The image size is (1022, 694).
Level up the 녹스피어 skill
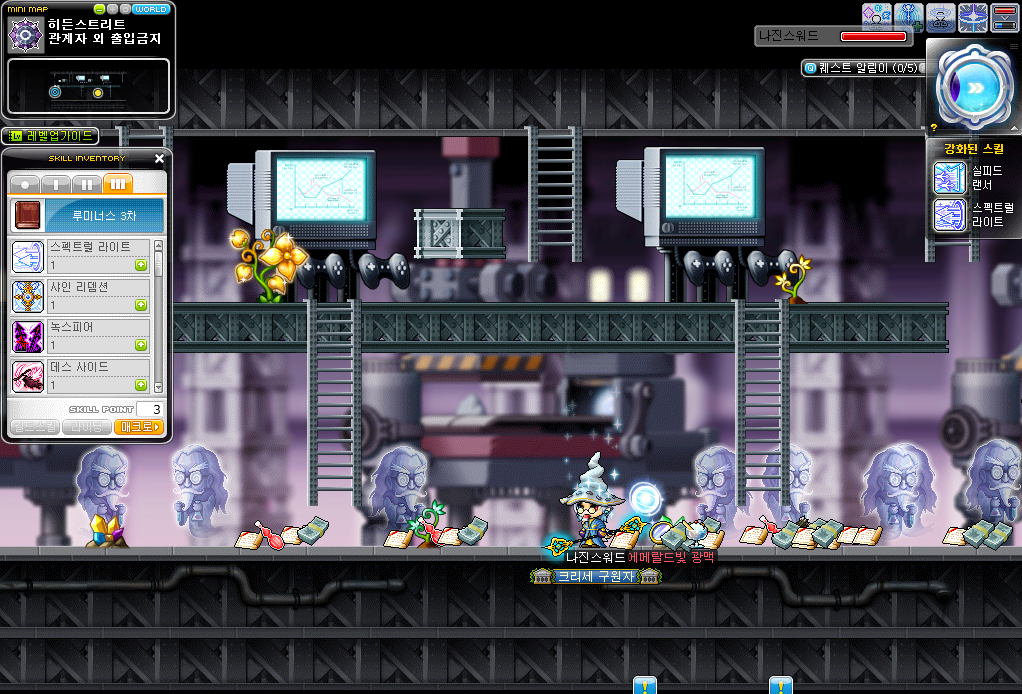coord(141,345)
